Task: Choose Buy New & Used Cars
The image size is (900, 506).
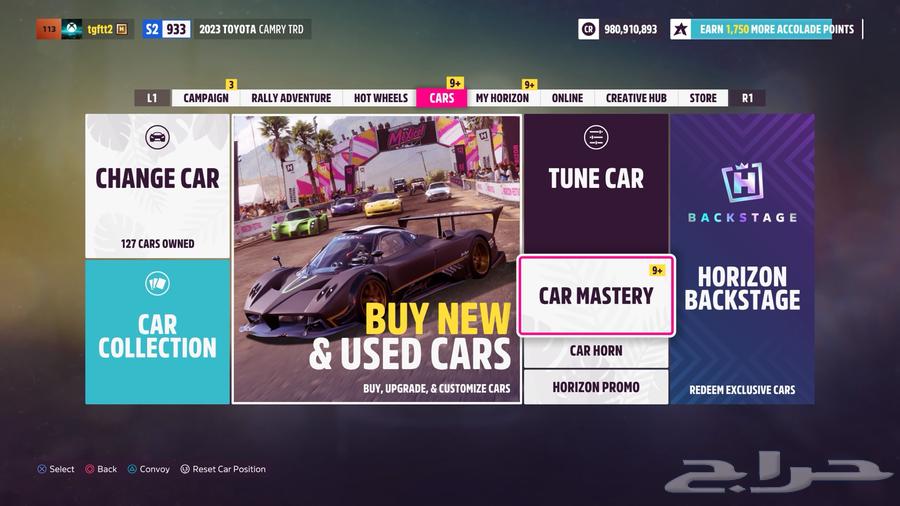Action: [377, 259]
